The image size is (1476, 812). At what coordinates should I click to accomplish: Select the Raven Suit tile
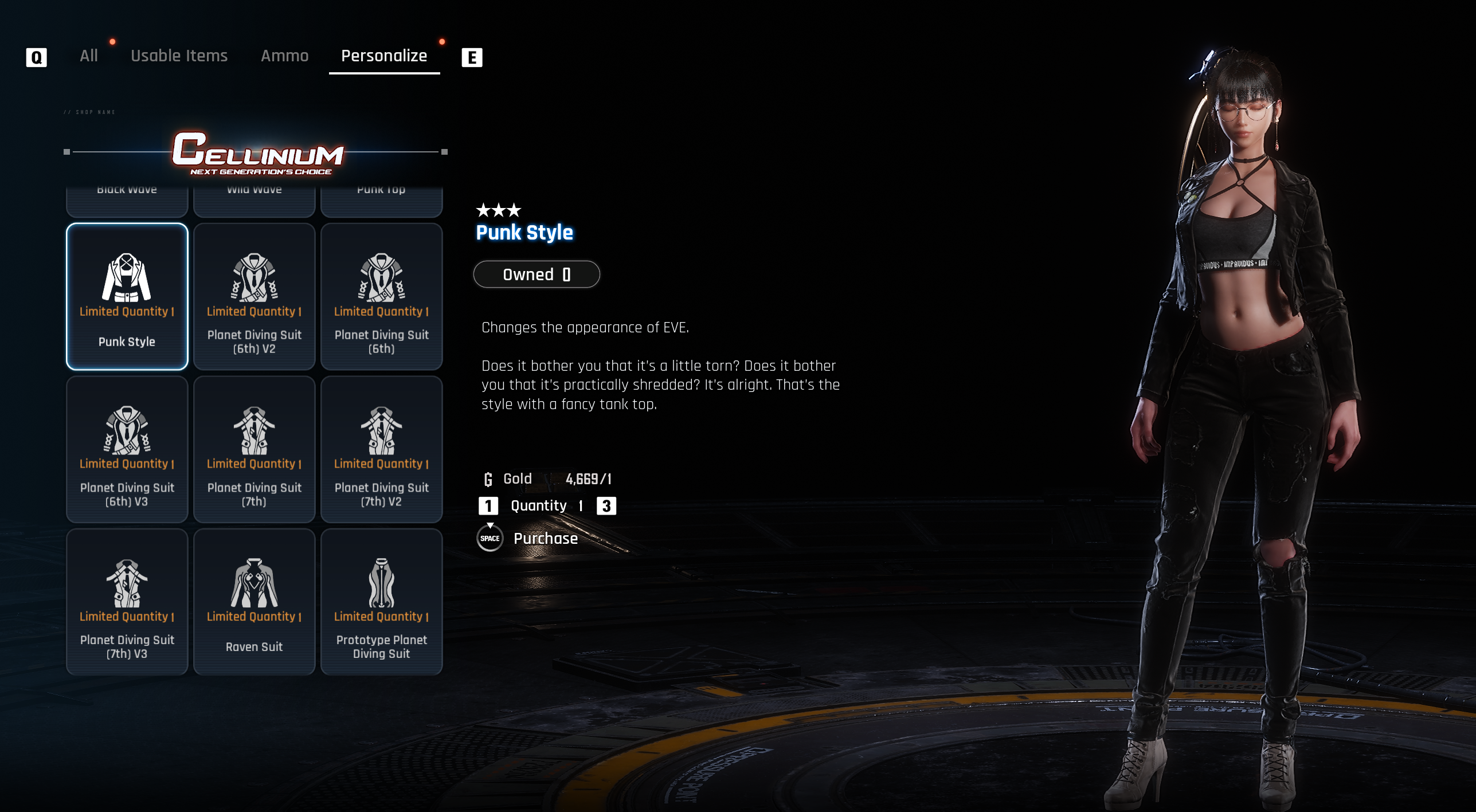pyautogui.click(x=255, y=602)
